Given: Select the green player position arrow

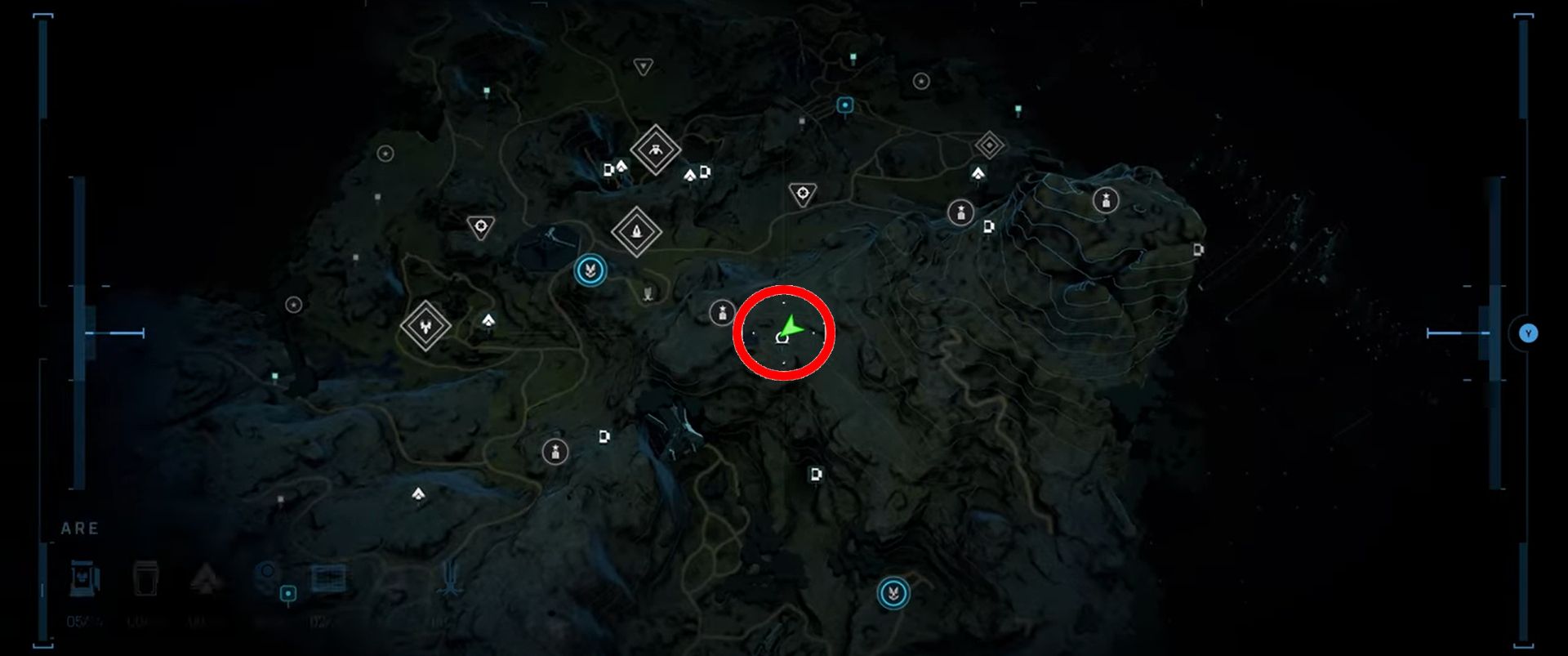Looking at the screenshot, I should point(791,325).
